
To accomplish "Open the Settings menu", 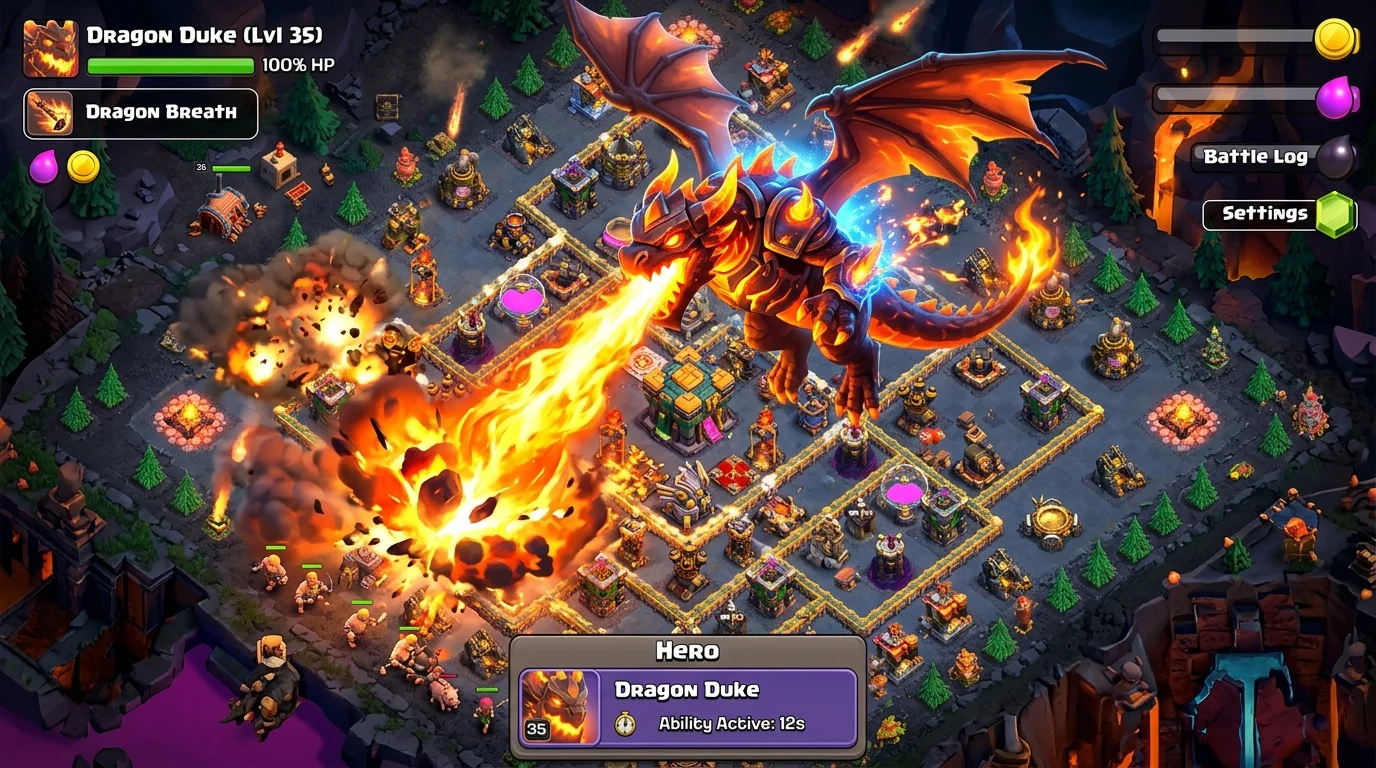I will (1263, 213).
